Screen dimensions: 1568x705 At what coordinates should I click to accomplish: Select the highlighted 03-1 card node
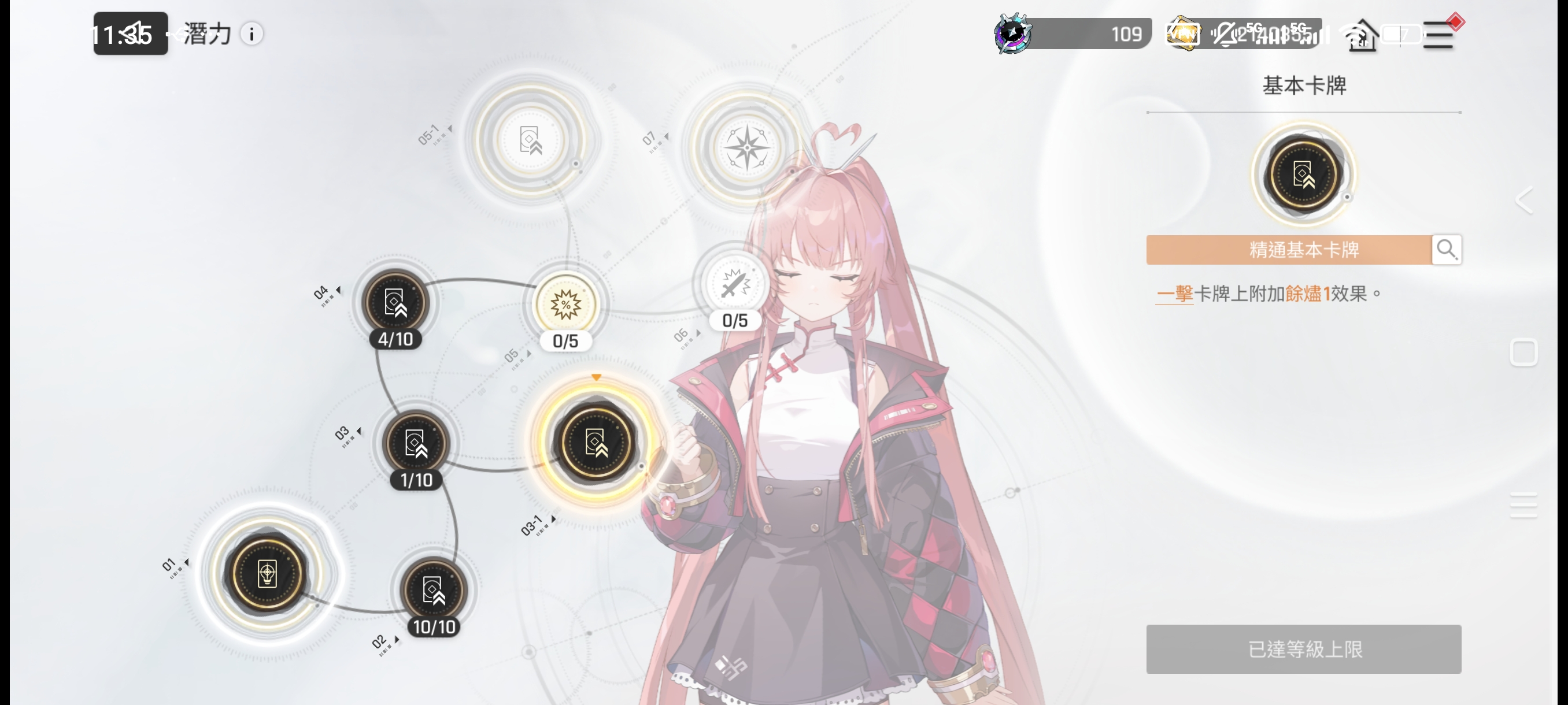pos(596,443)
